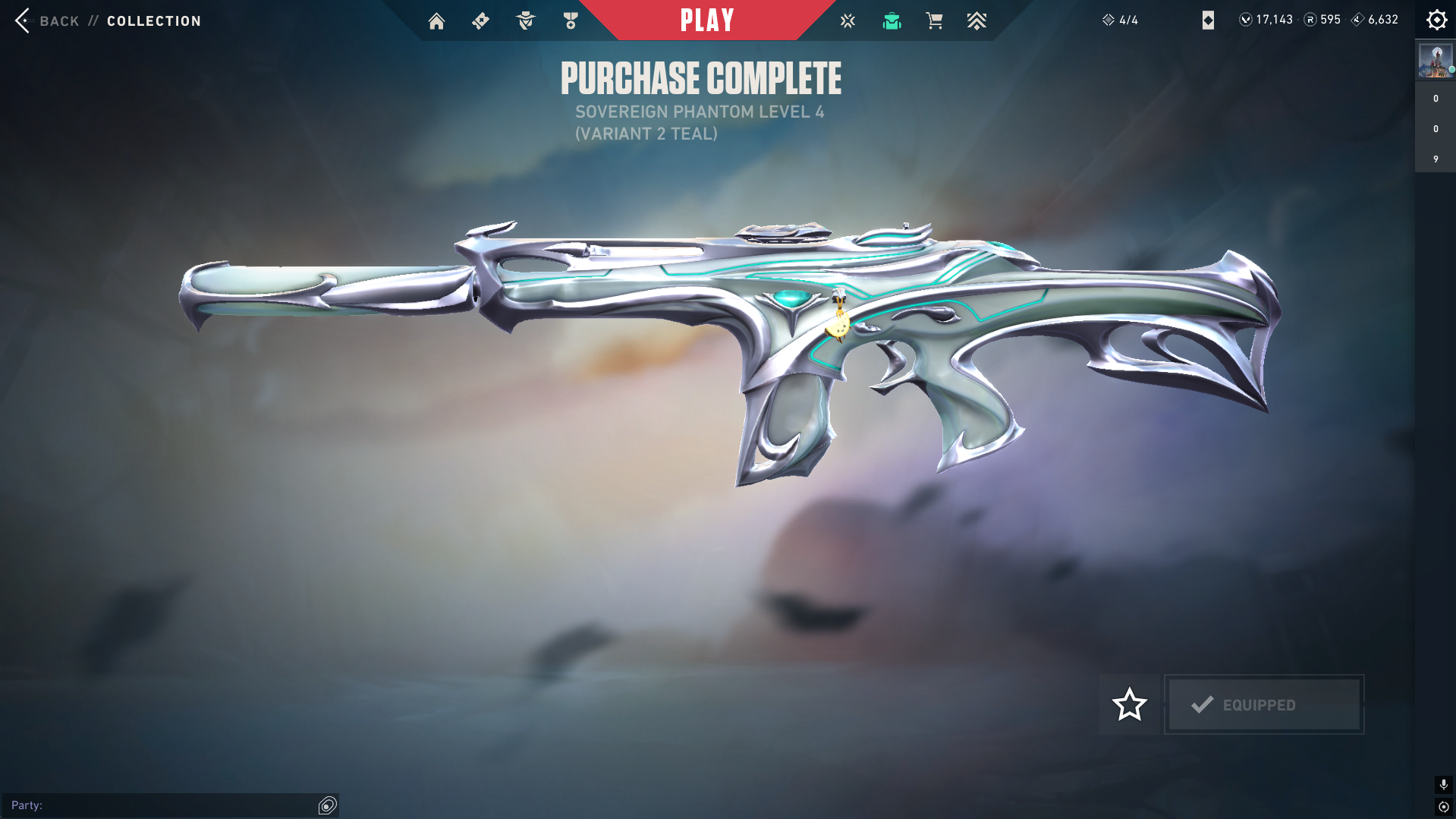The width and height of the screenshot is (1456, 819).
Task: Open the Agents tab icon
Action: pos(525,20)
